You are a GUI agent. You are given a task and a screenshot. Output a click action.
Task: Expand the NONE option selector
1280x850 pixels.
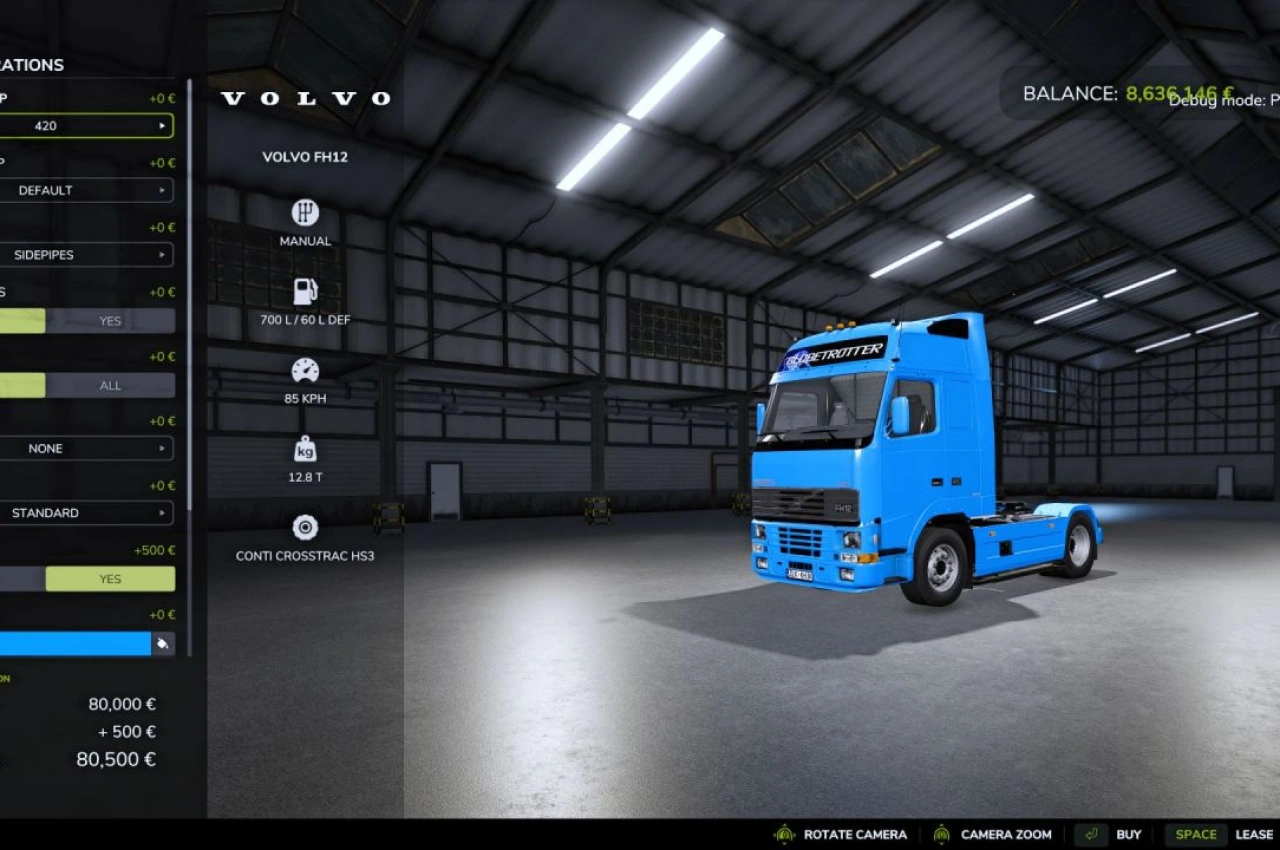click(x=88, y=448)
